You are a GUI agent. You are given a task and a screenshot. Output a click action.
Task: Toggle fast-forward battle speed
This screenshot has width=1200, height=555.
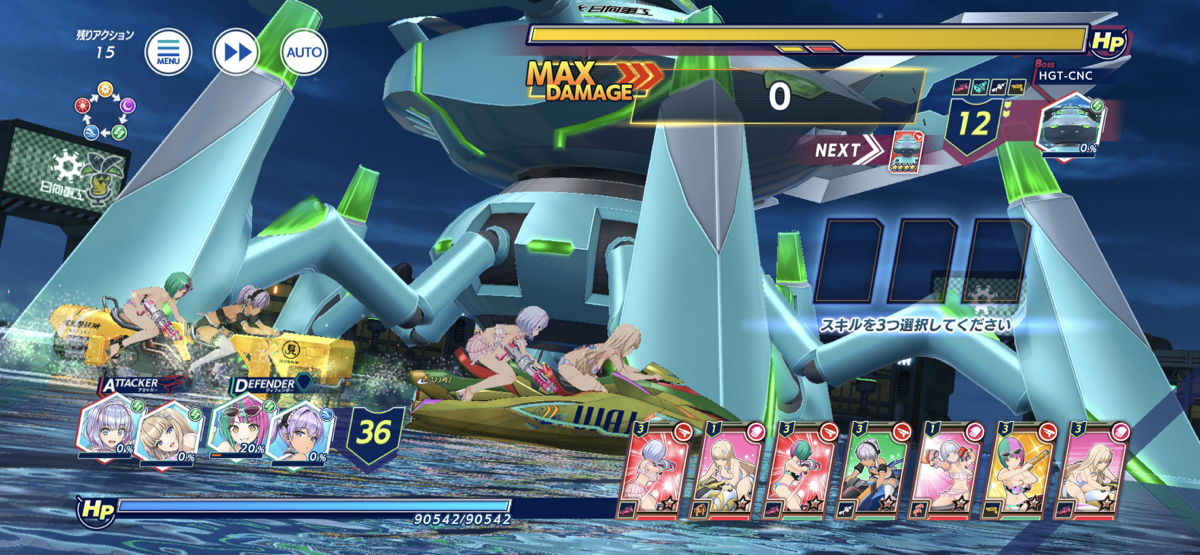(236, 52)
